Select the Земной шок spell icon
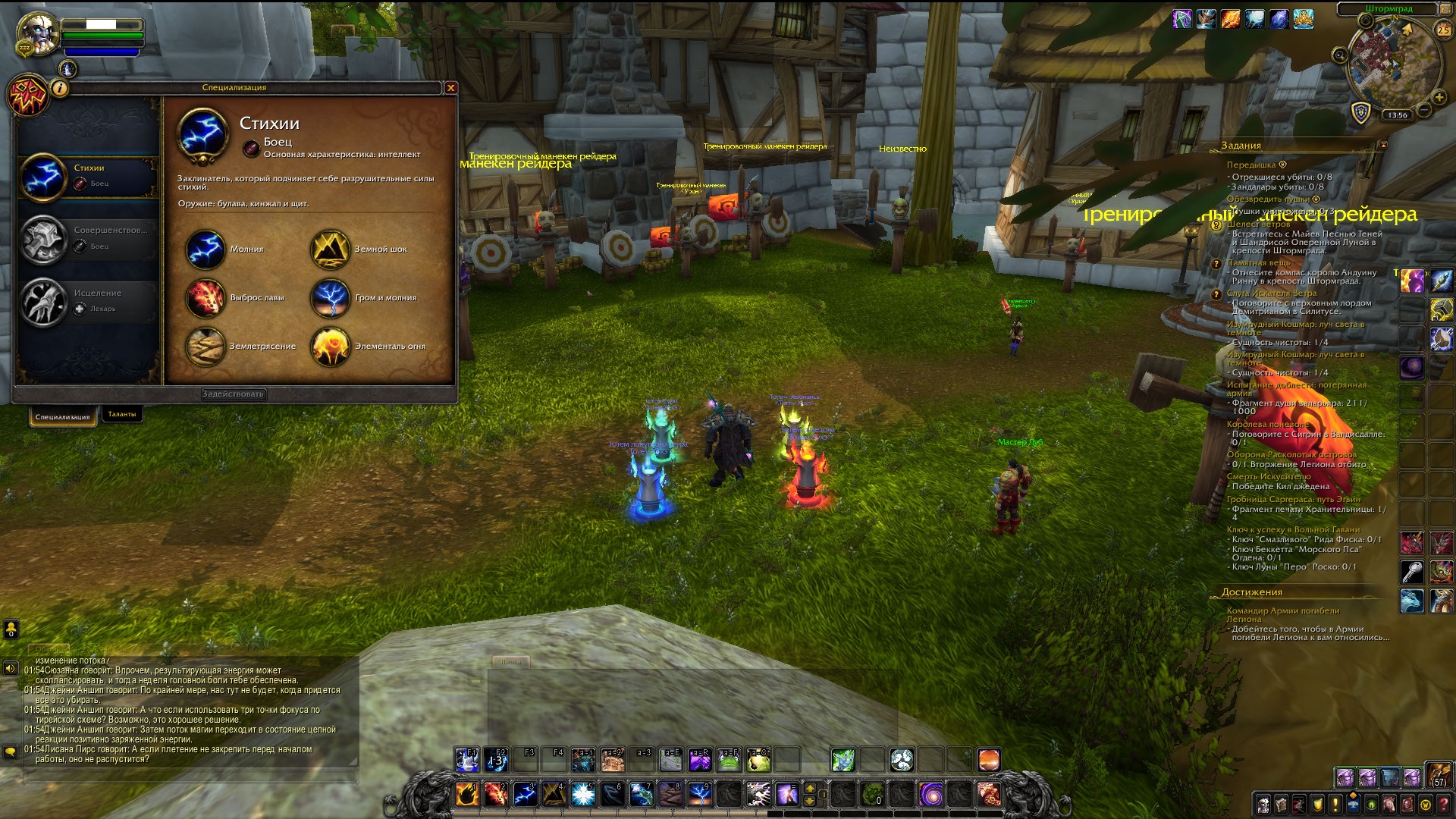 coord(330,249)
